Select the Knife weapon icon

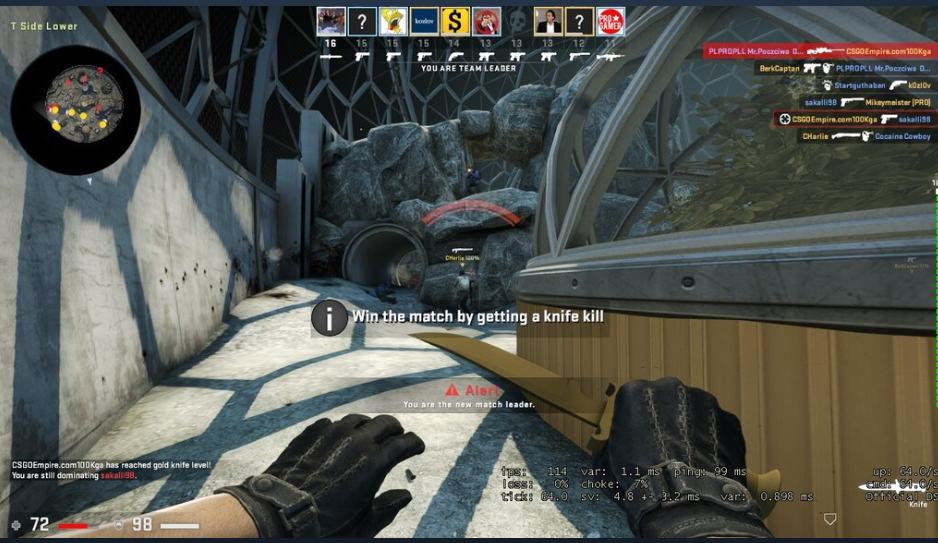pyautogui.click(x=895, y=489)
